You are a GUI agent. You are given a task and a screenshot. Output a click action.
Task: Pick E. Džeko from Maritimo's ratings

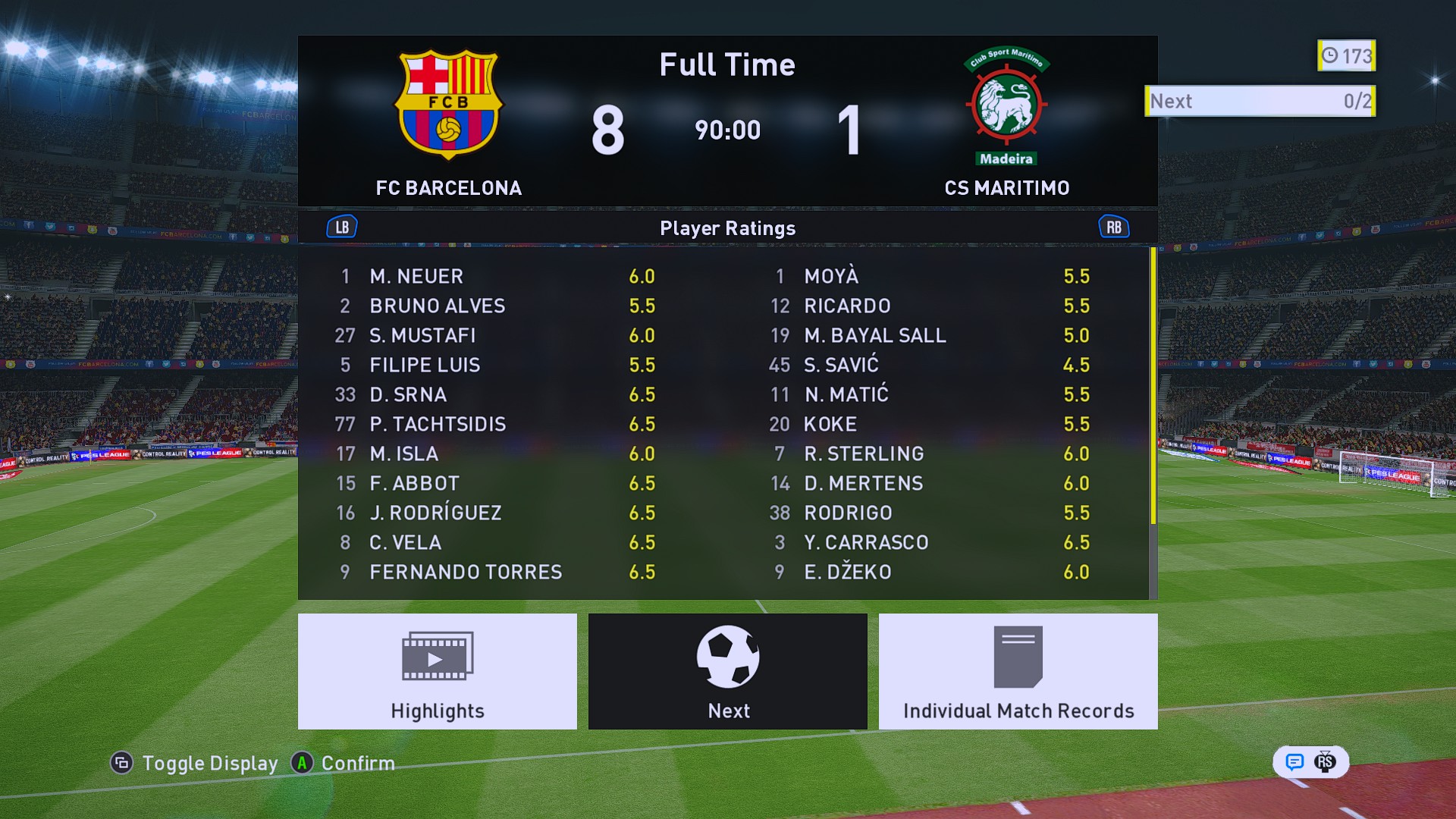[930, 572]
